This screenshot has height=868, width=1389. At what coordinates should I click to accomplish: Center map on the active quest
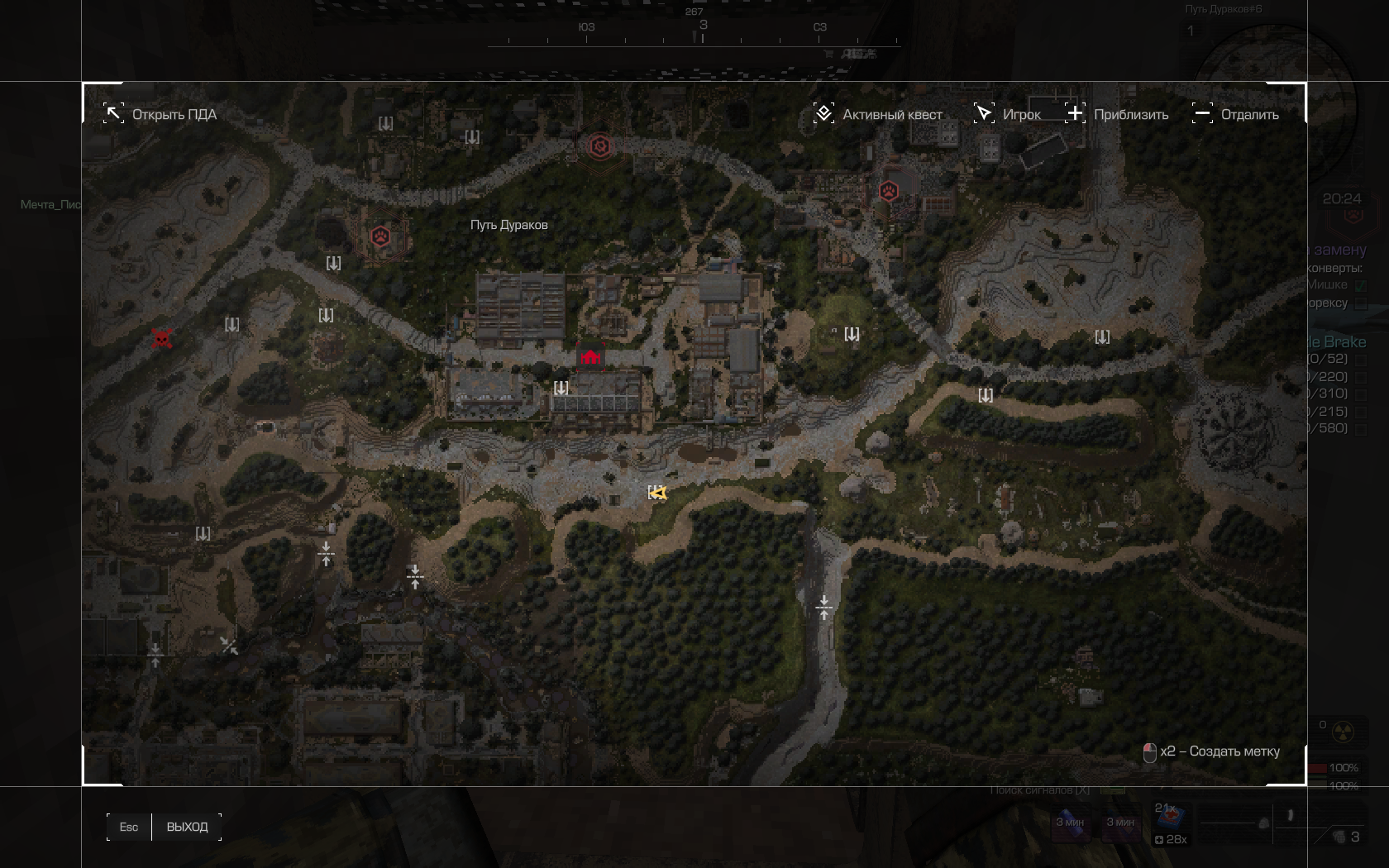[x=878, y=114]
